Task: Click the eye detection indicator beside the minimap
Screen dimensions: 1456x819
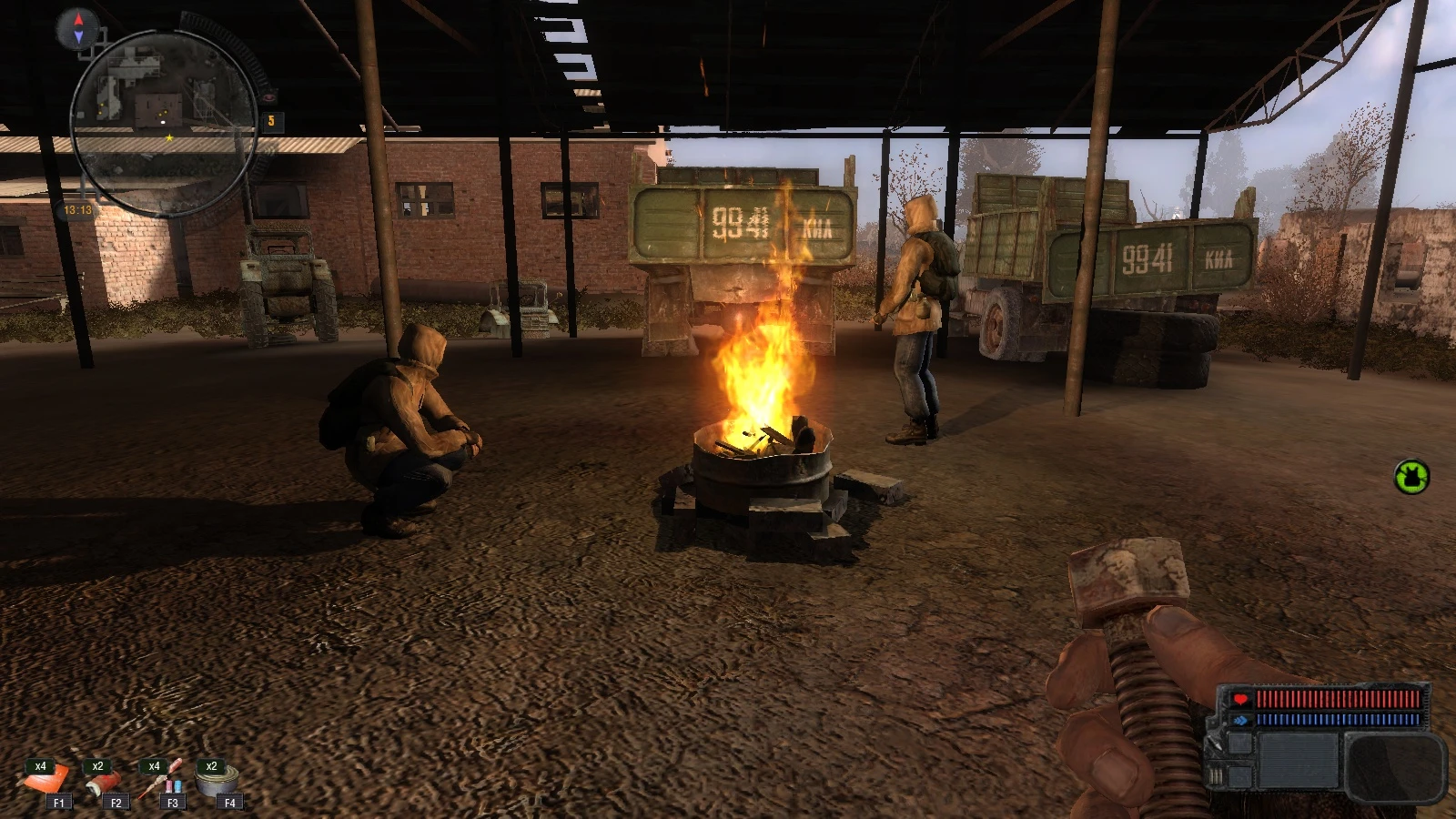Action: 270,97
